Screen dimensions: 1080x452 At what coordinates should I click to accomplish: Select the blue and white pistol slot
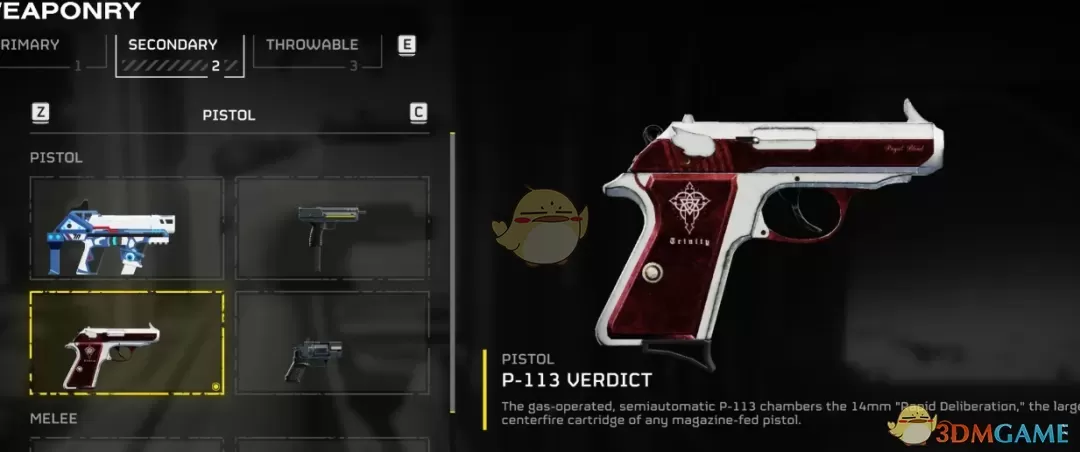[126, 228]
